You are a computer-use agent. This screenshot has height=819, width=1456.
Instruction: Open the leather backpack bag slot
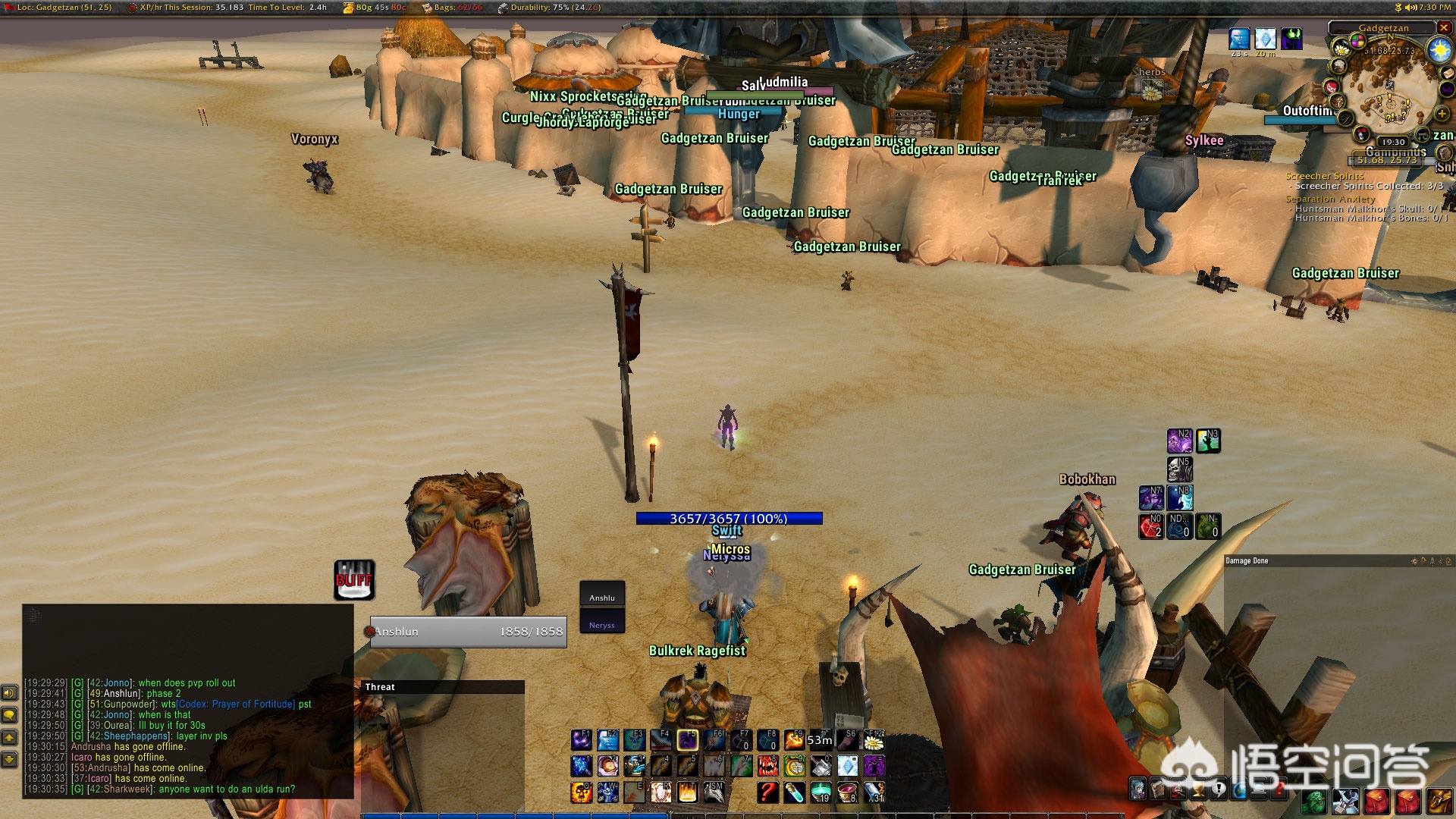[1439, 800]
